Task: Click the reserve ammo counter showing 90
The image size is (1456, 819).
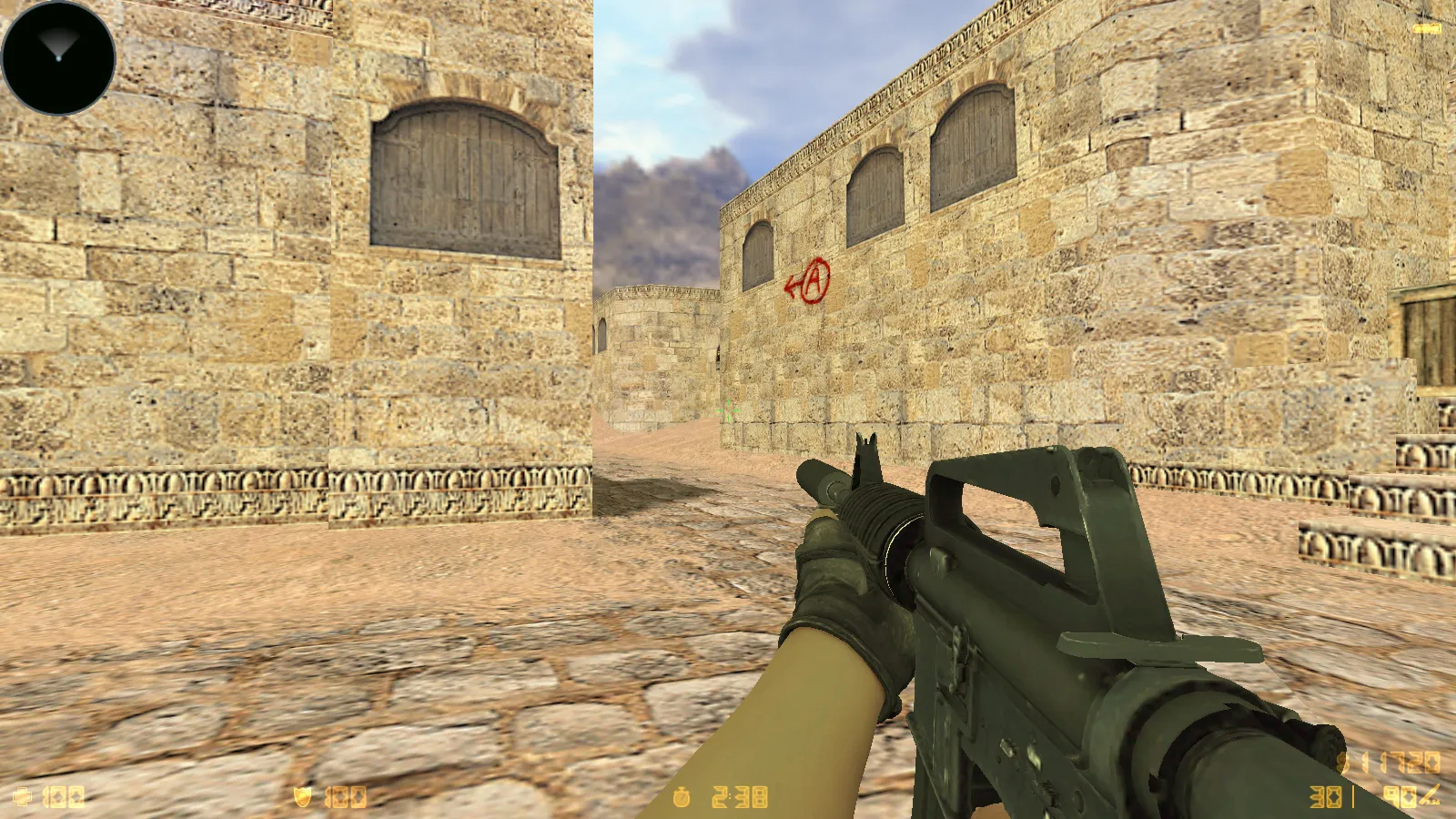Action: point(1400,794)
